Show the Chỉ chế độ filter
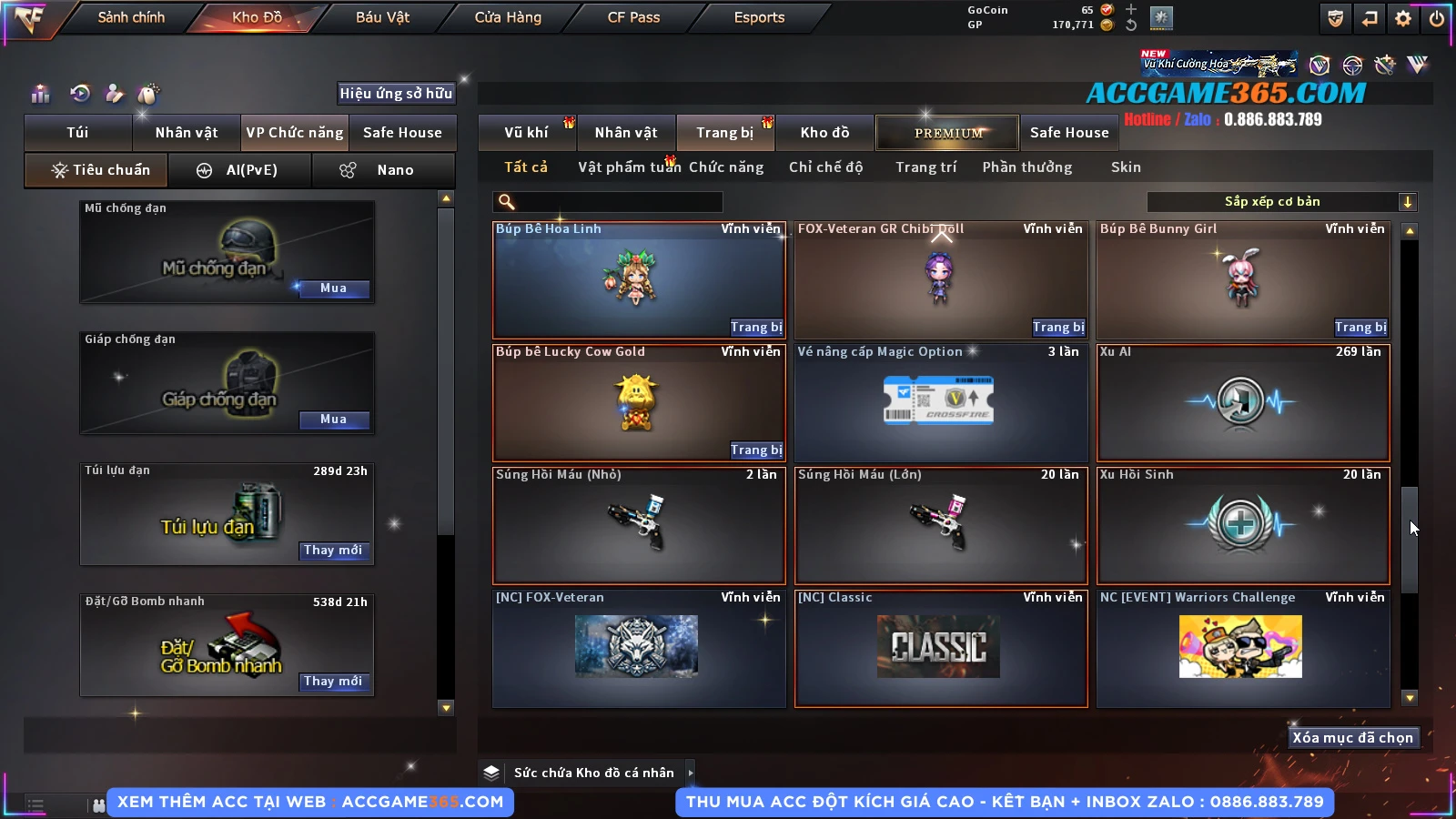1456x819 pixels. [825, 167]
